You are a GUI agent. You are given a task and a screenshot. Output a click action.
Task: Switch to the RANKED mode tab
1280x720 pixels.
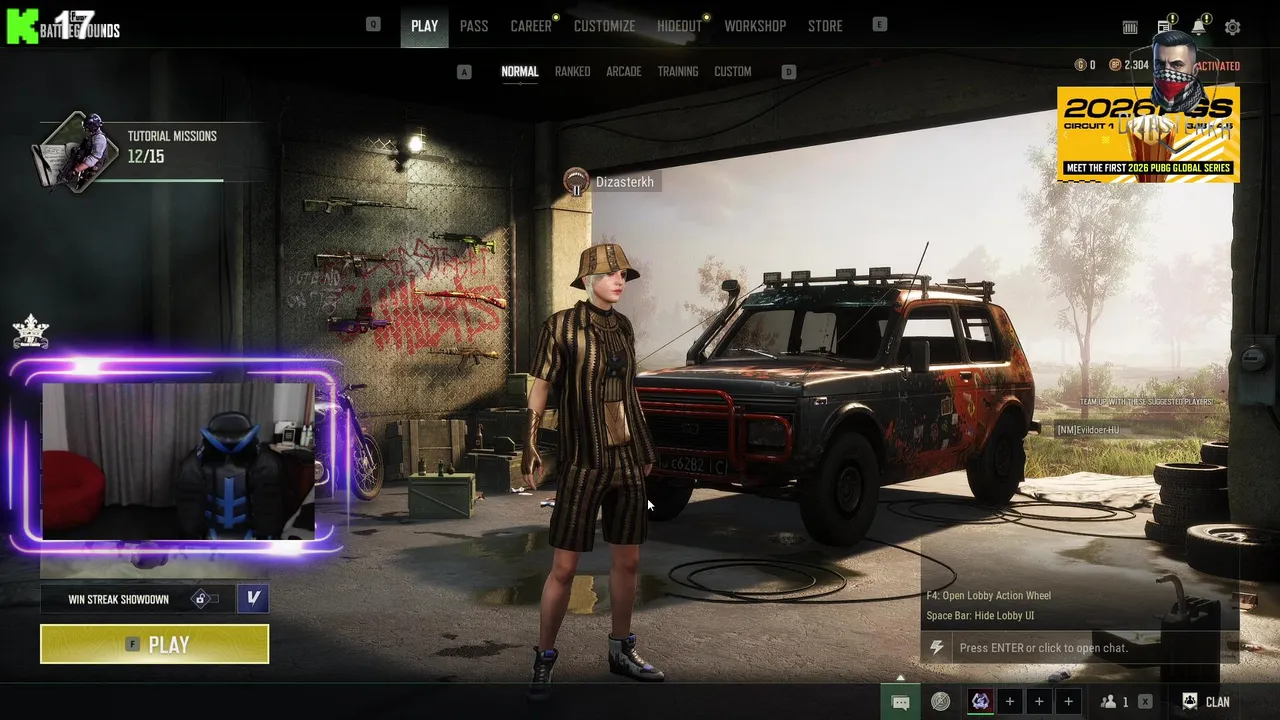pos(572,72)
